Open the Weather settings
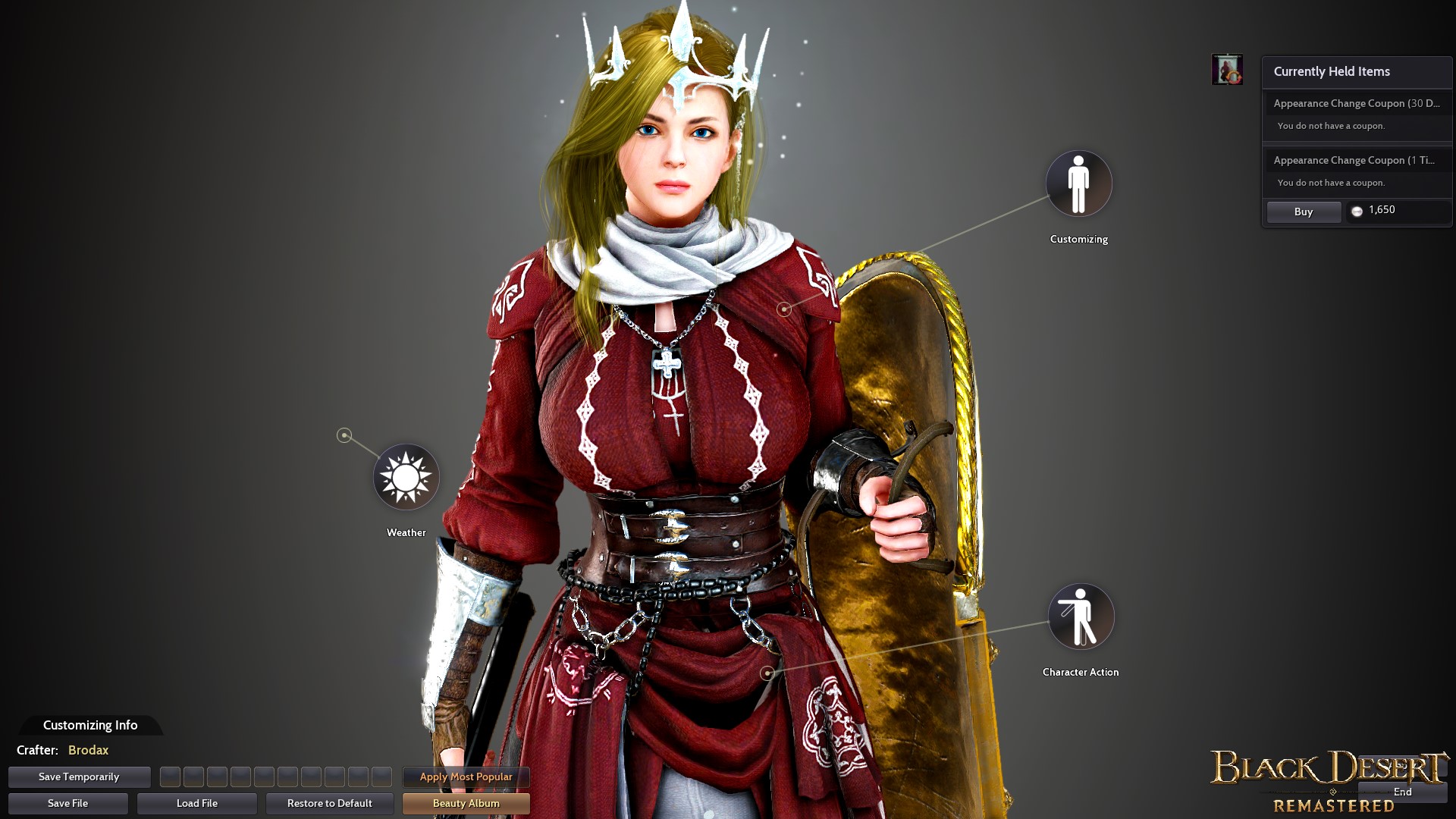Viewport: 1456px width, 819px height. pyautogui.click(x=406, y=477)
